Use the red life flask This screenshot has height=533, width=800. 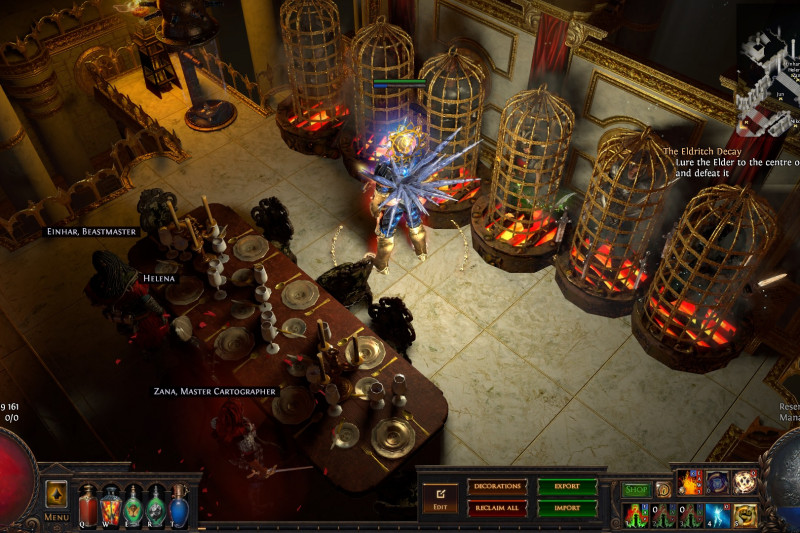tap(88, 505)
